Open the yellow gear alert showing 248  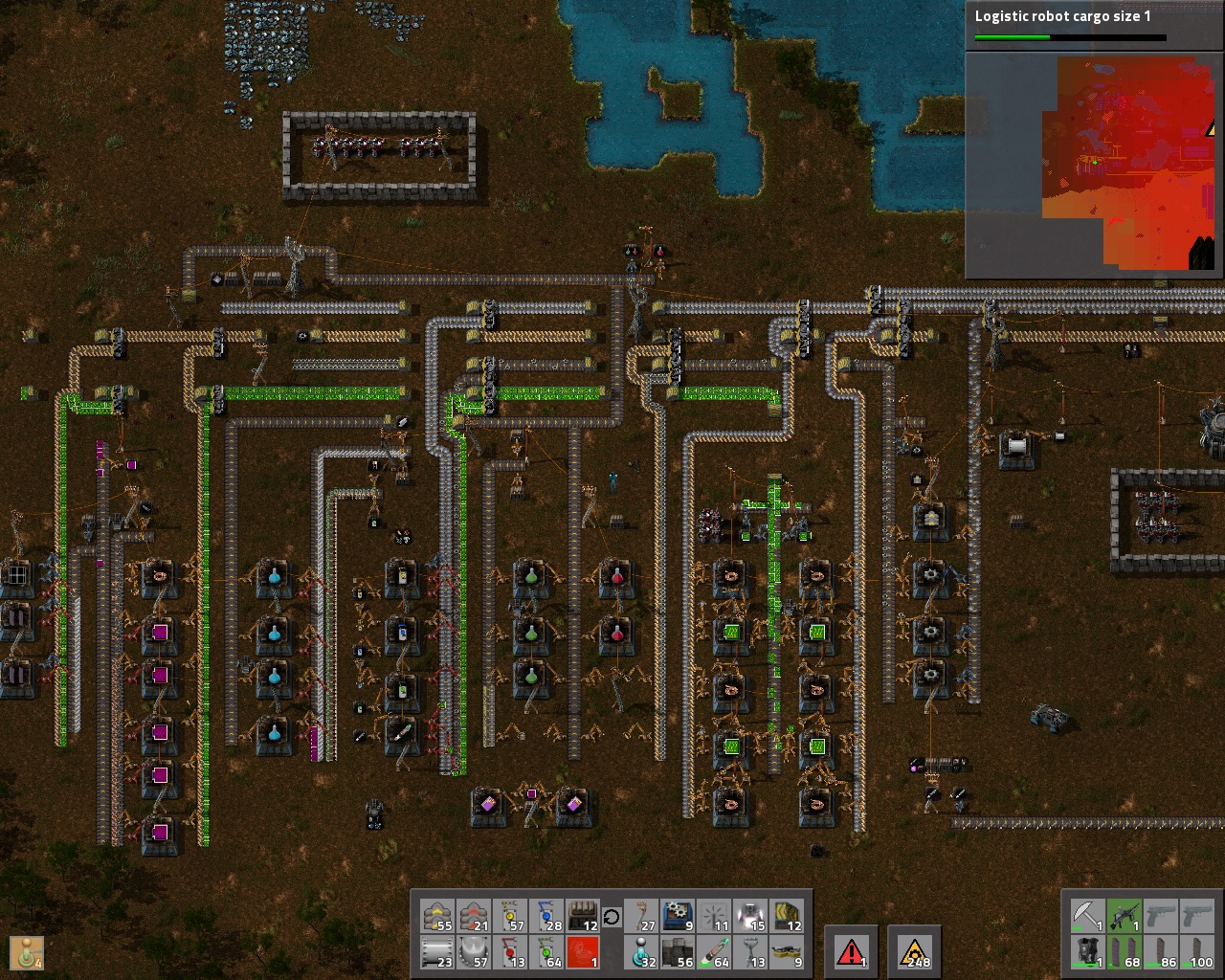914,951
